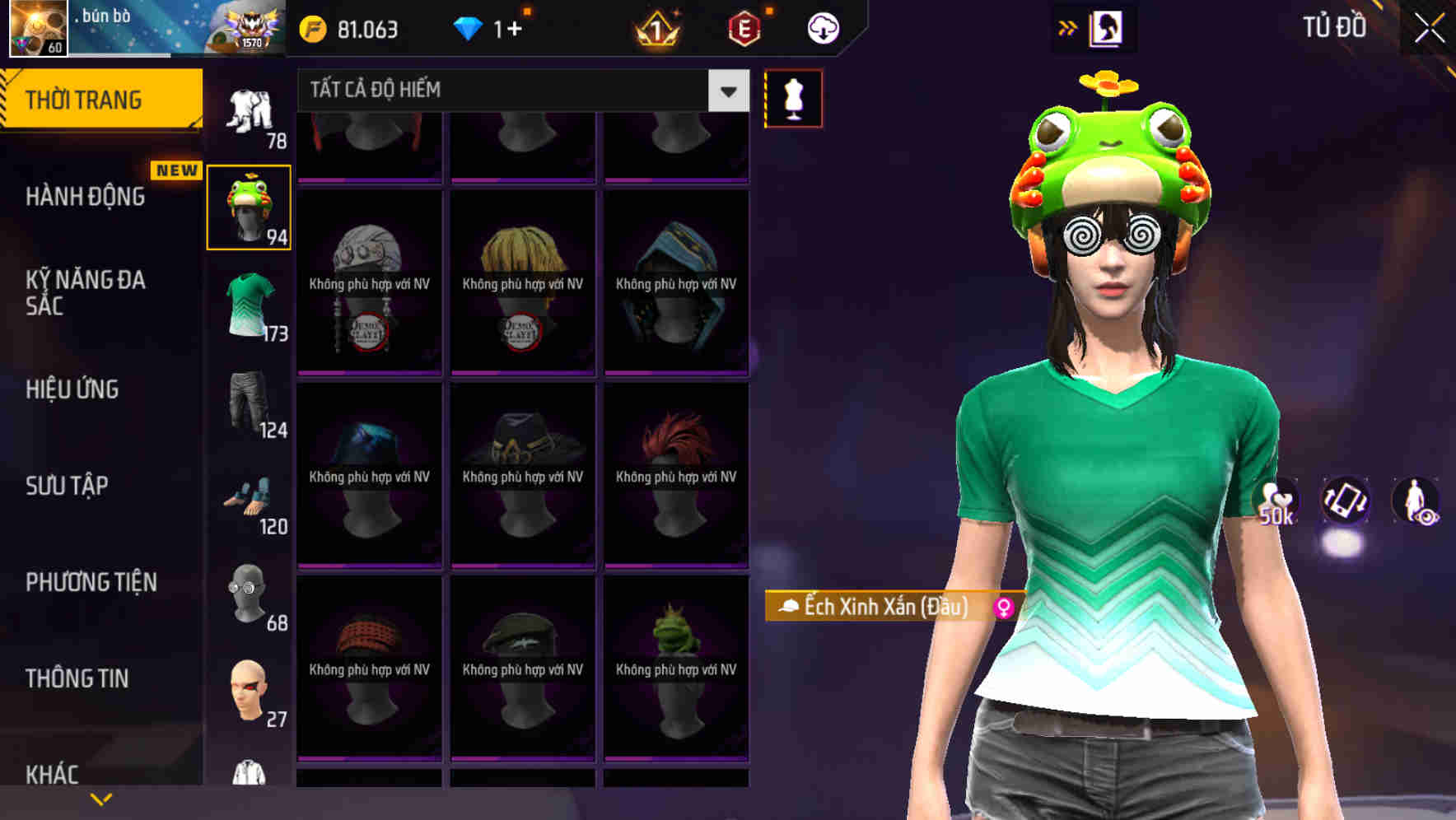This screenshot has height=820, width=1456.
Task: Open the PHƯƠNG TIỆN category
Action: click(91, 581)
